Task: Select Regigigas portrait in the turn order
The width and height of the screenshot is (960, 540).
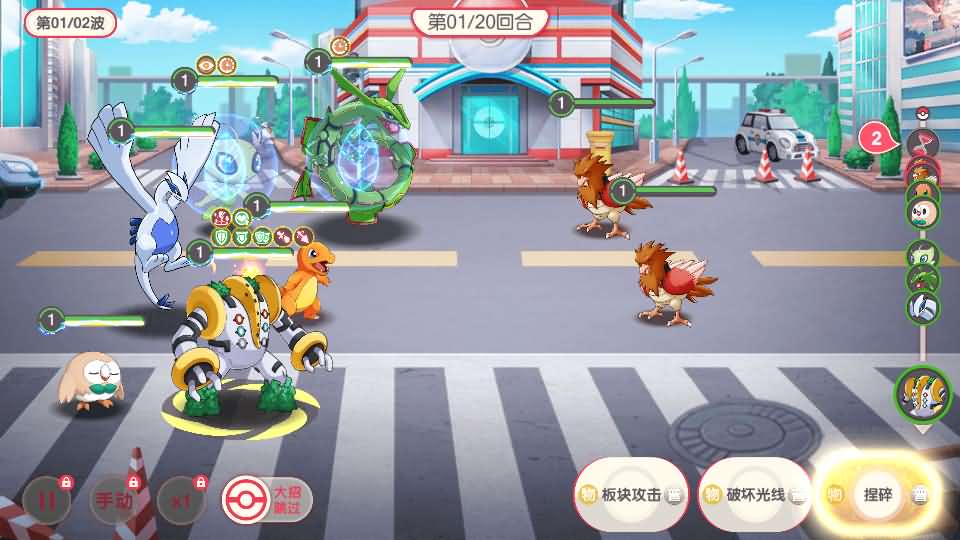Action: pos(920,393)
